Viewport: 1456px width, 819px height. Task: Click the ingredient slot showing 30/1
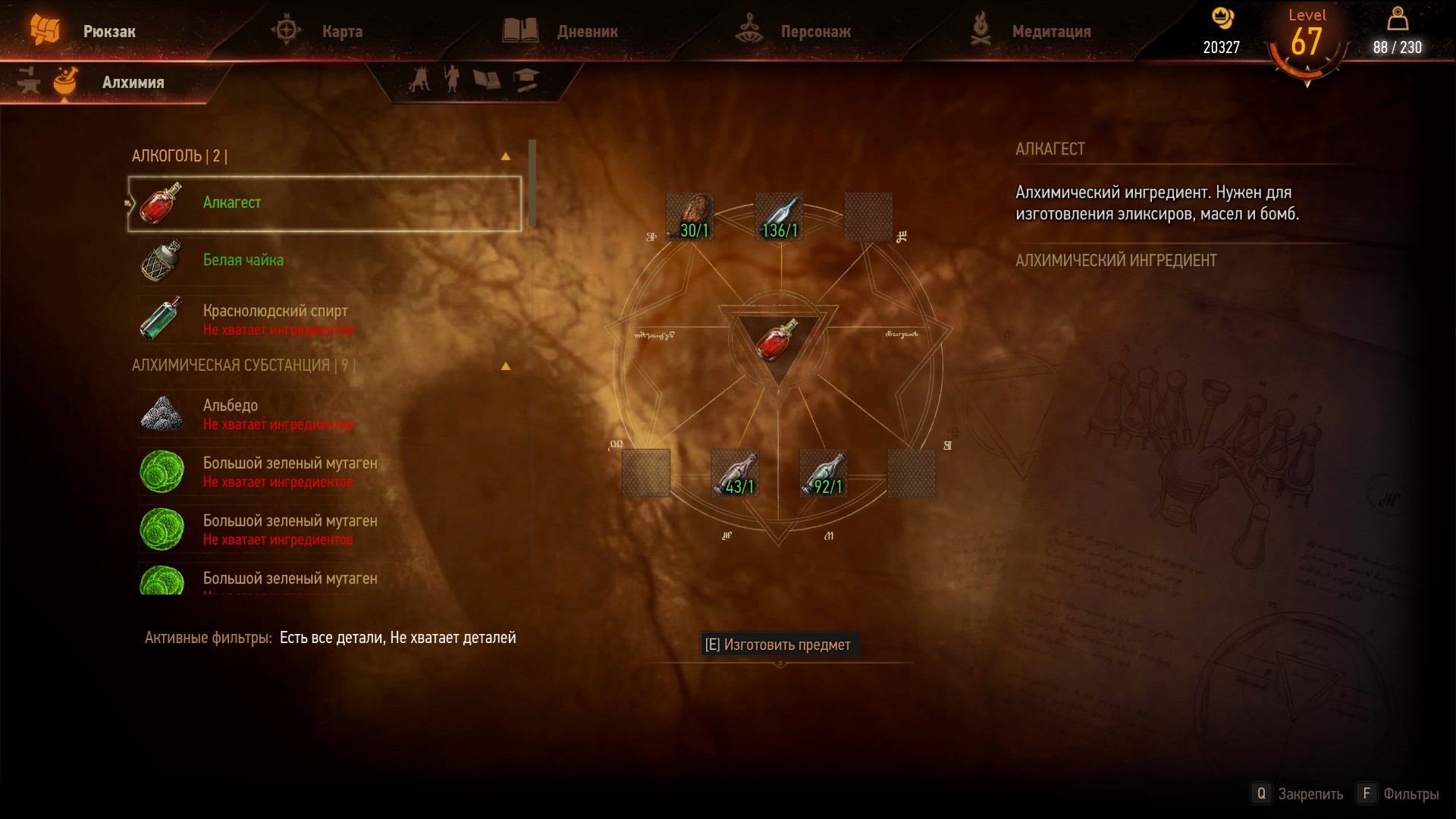pos(689,217)
